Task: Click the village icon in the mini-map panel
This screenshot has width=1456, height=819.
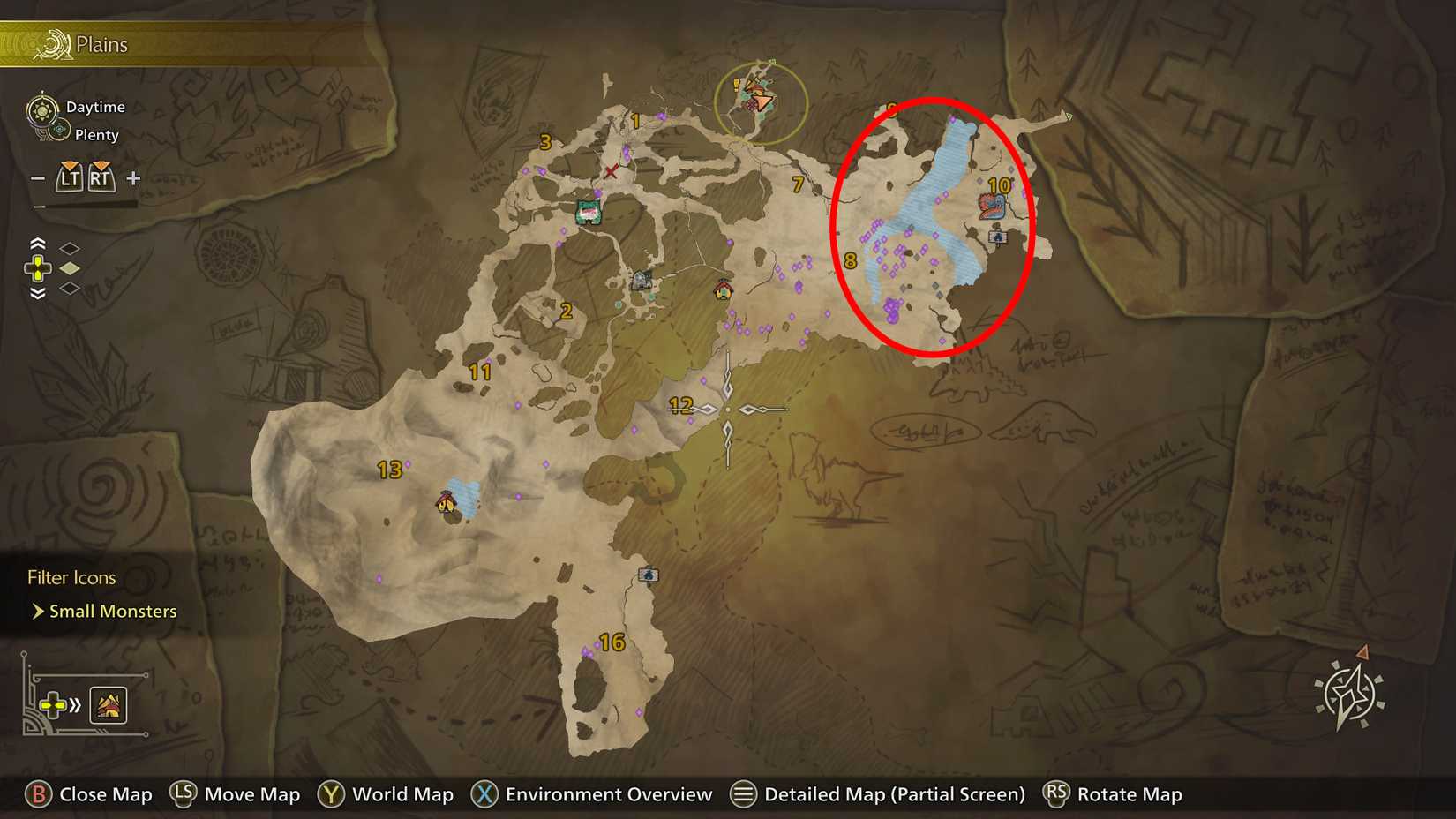Action: point(108,705)
